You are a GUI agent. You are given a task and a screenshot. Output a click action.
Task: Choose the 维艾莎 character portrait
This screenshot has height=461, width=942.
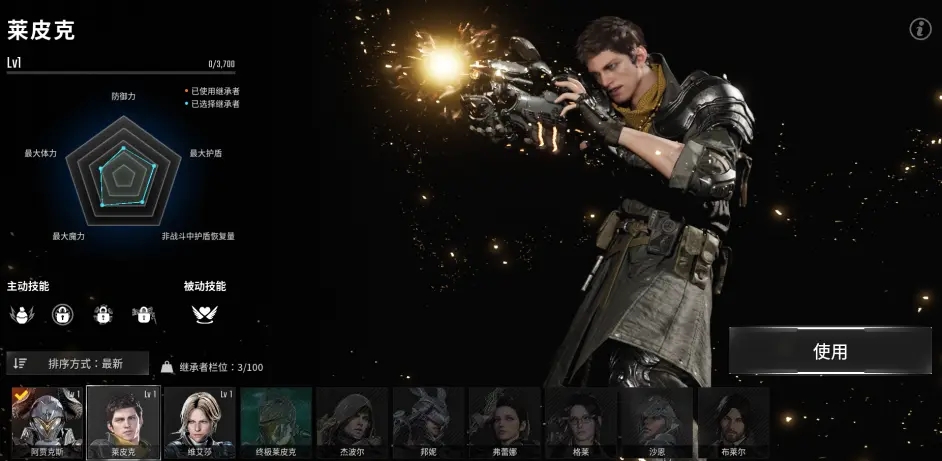click(x=199, y=422)
